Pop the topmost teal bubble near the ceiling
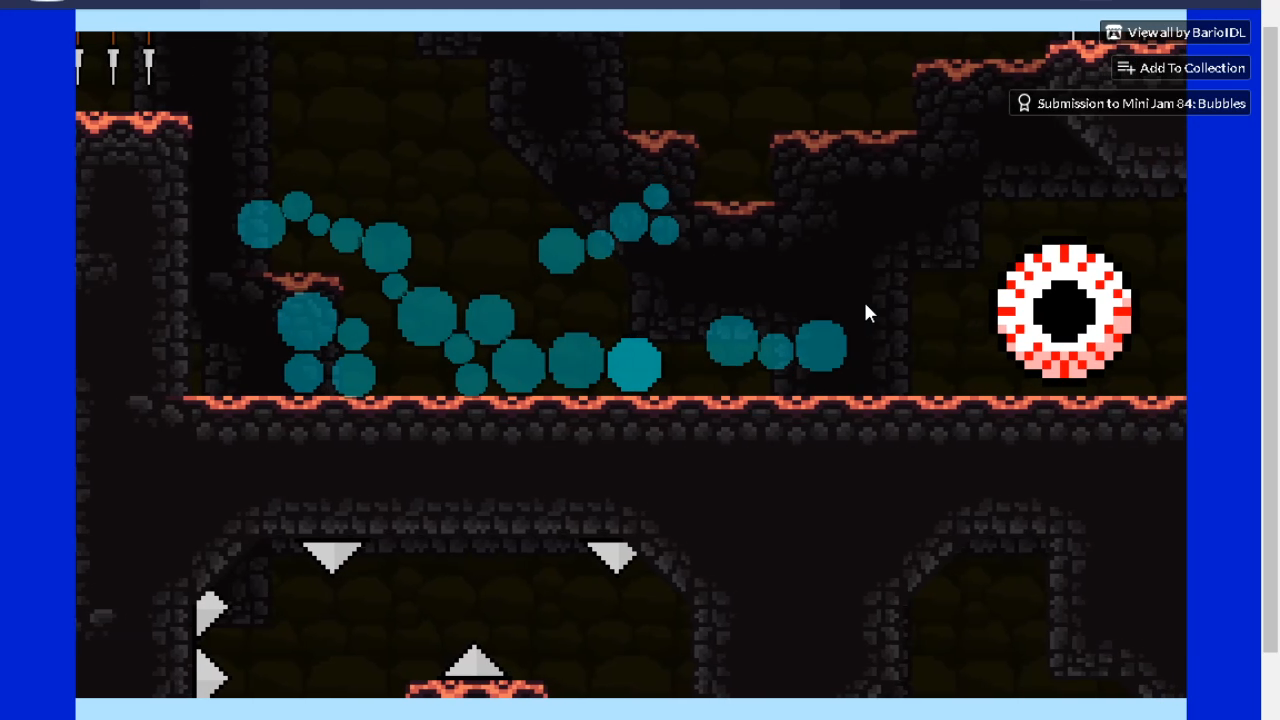 tap(656, 196)
